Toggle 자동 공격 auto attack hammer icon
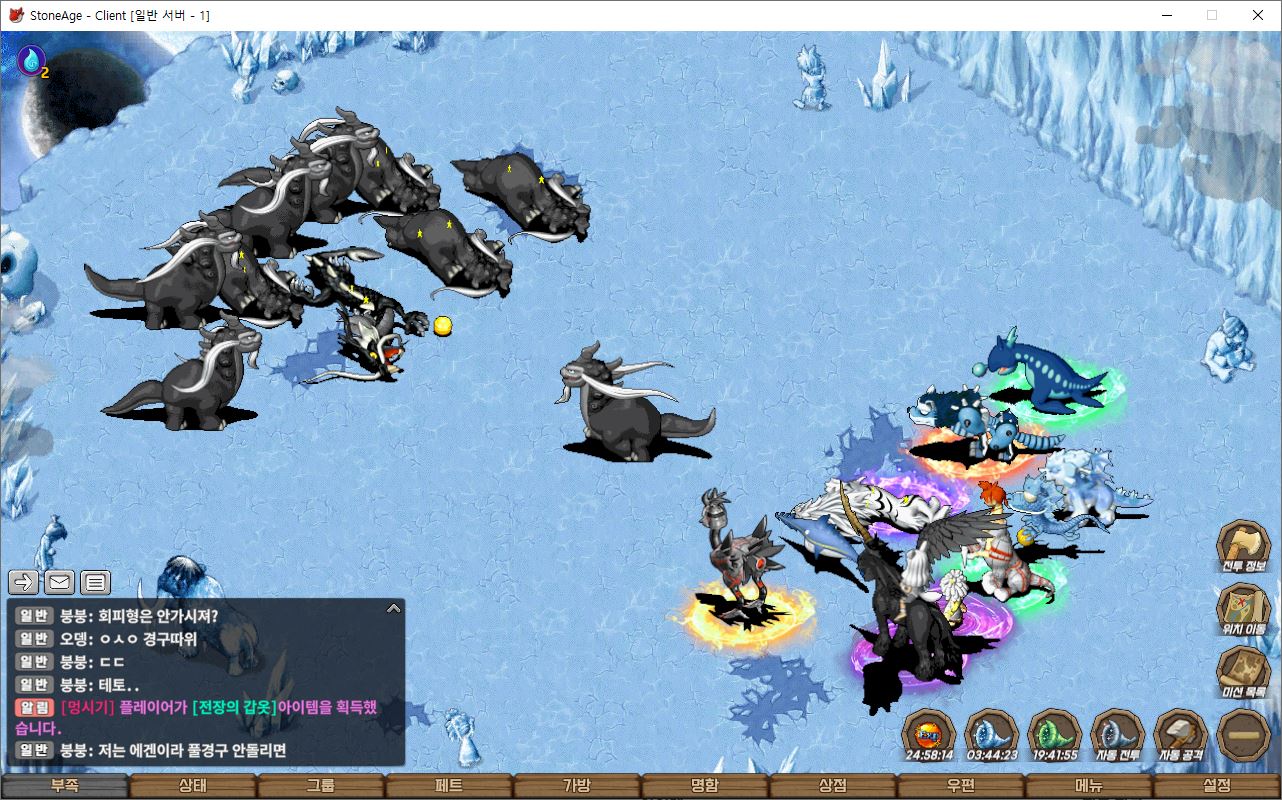 click(1180, 734)
